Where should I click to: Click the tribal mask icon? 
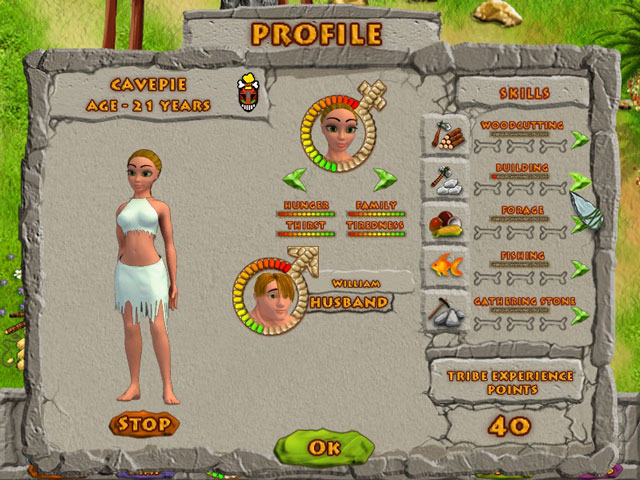point(245,93)
